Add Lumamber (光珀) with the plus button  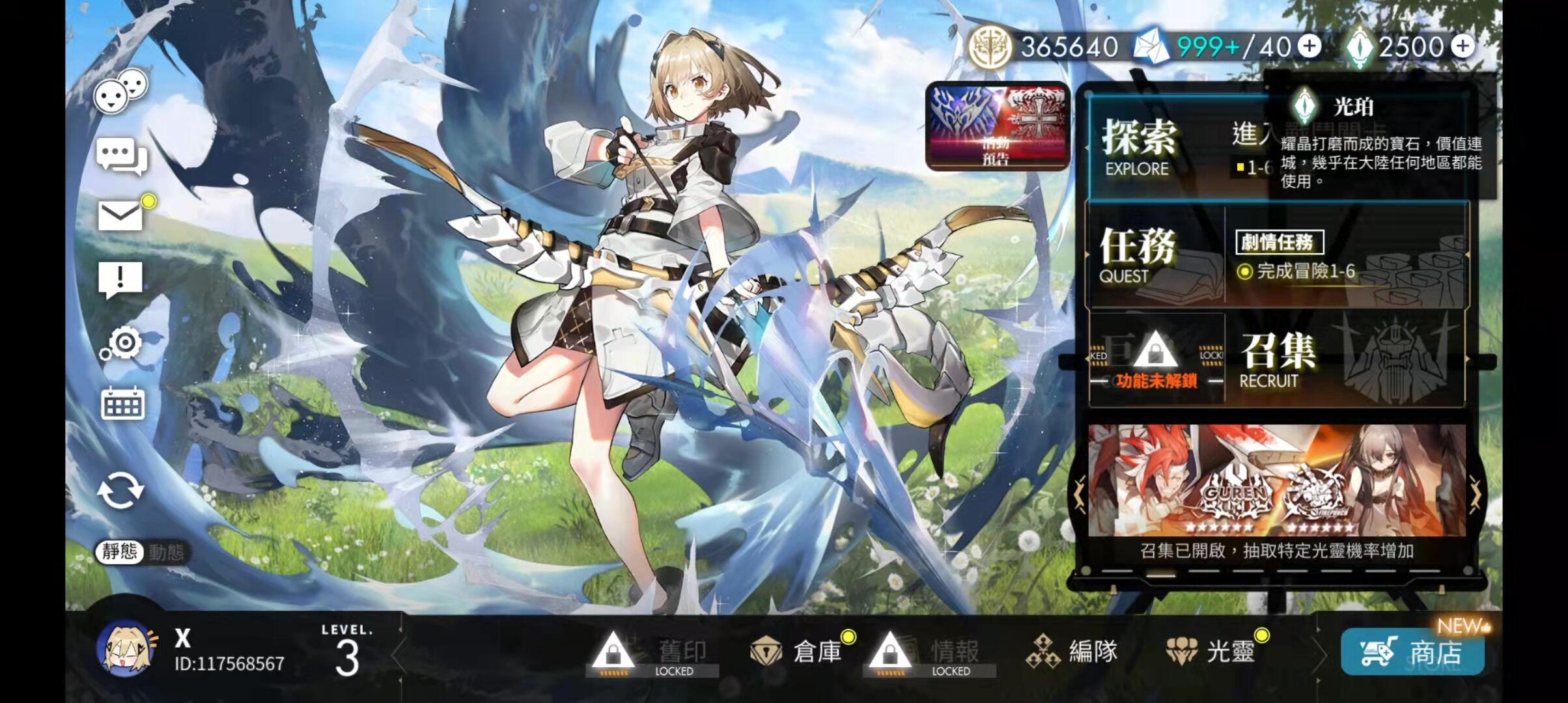coord(1463,46)
